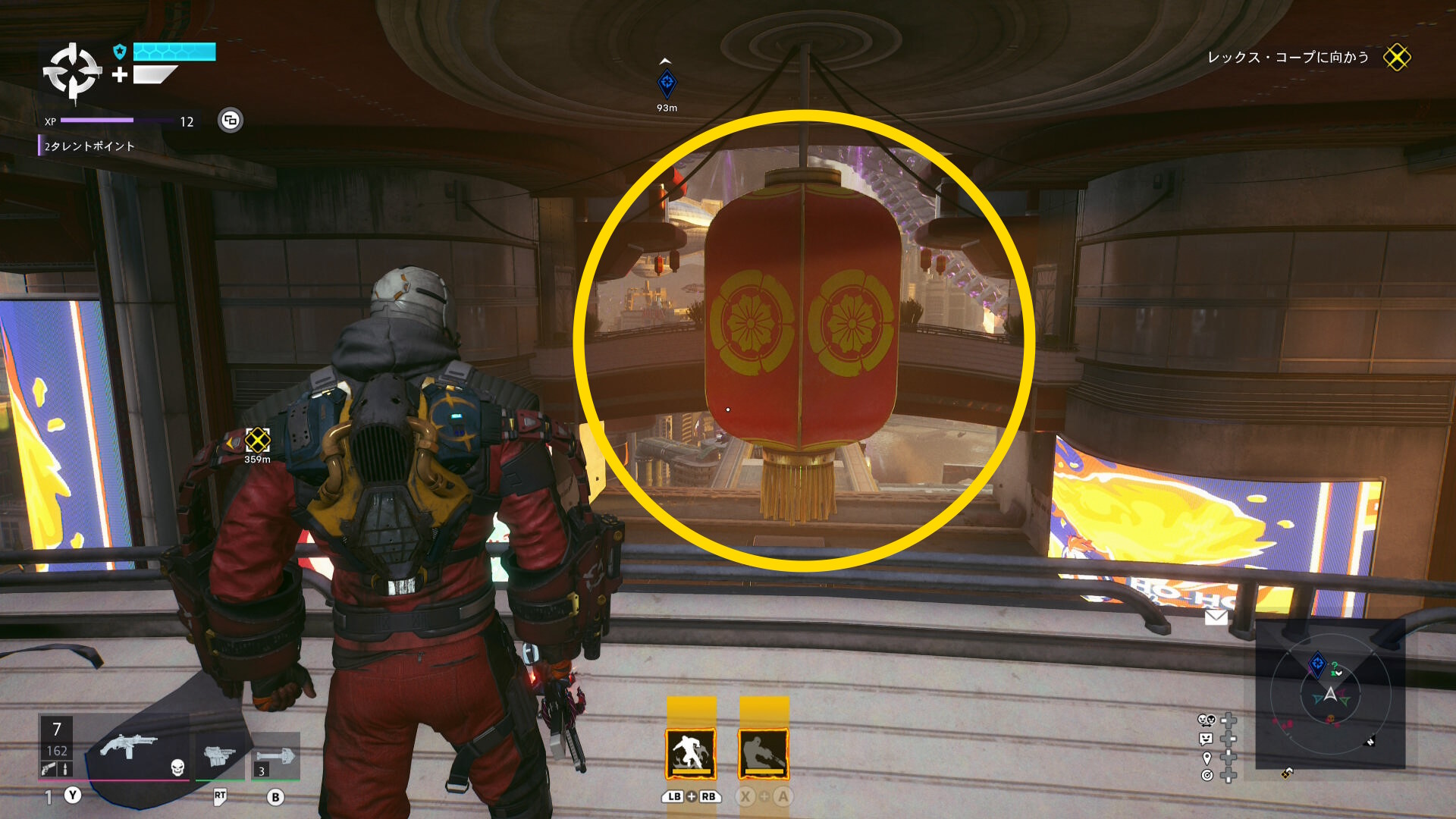This screenshot has height=819, width=1456.
Task: Open the 2 talent points notice
Action: click(89, 146)
